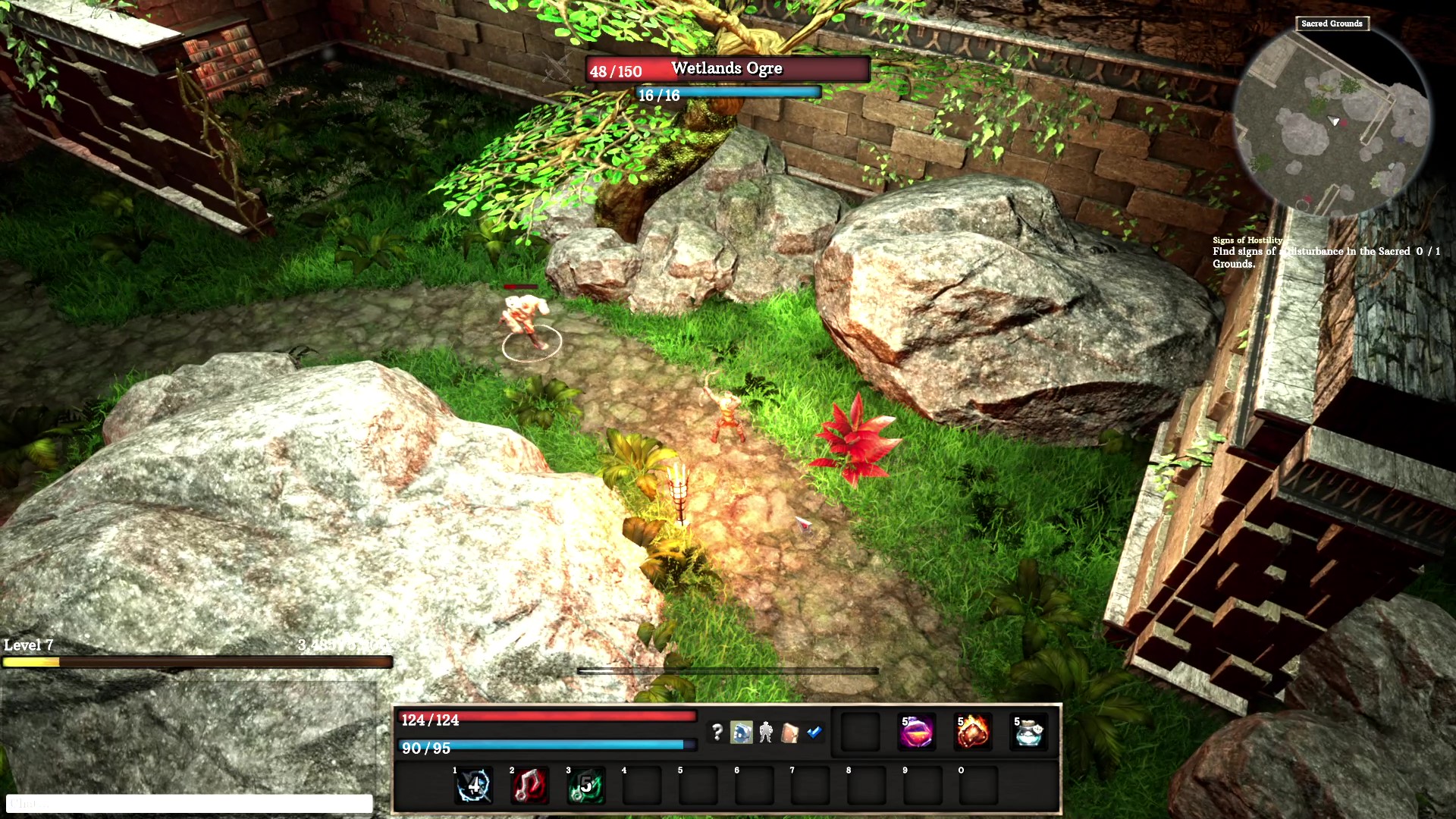Viewport: 1456px width, 819px height.
Task: Drink the white potion consumable
Action: click(1028, 730)
